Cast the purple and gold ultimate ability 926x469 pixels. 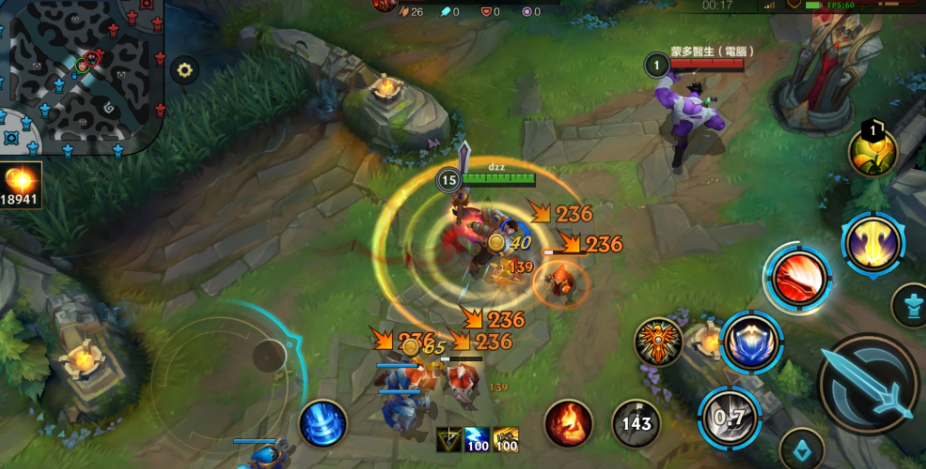tap(873, 243)
